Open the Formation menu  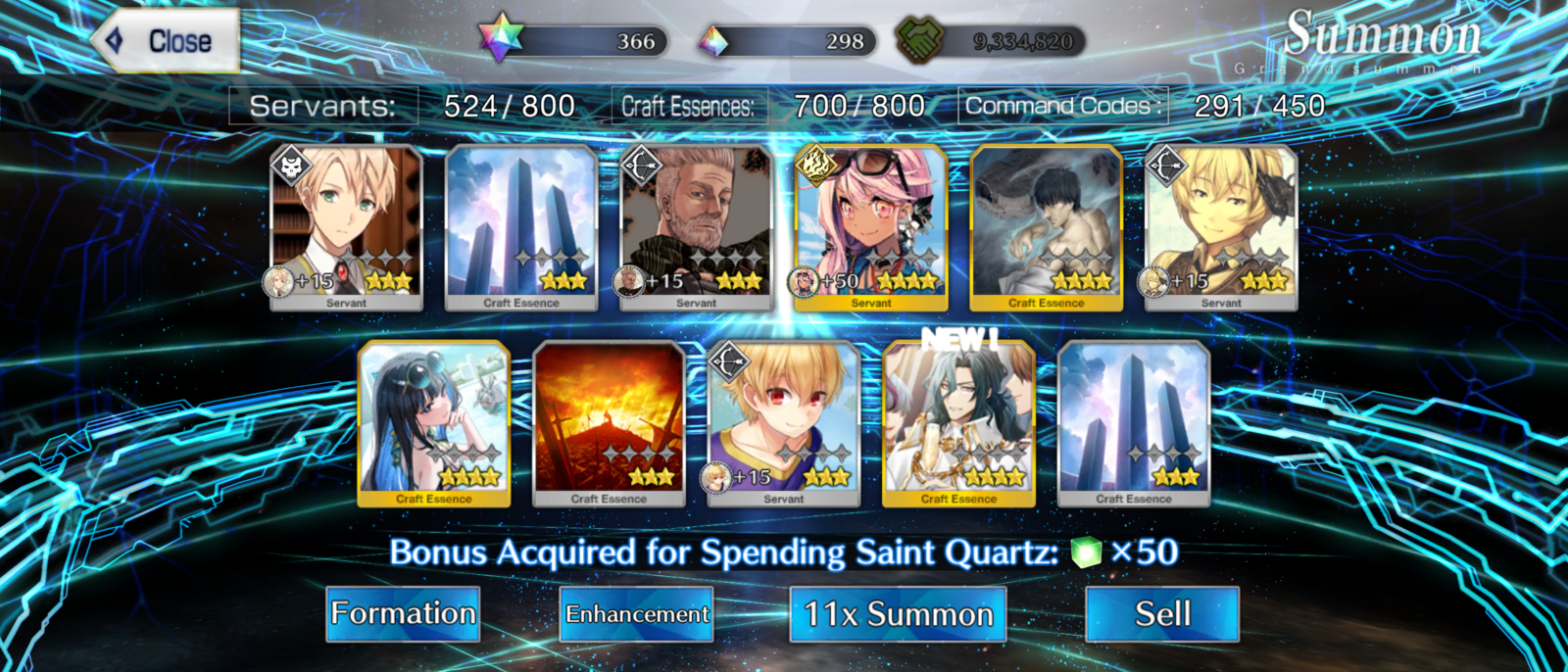(x=403, y=614)
